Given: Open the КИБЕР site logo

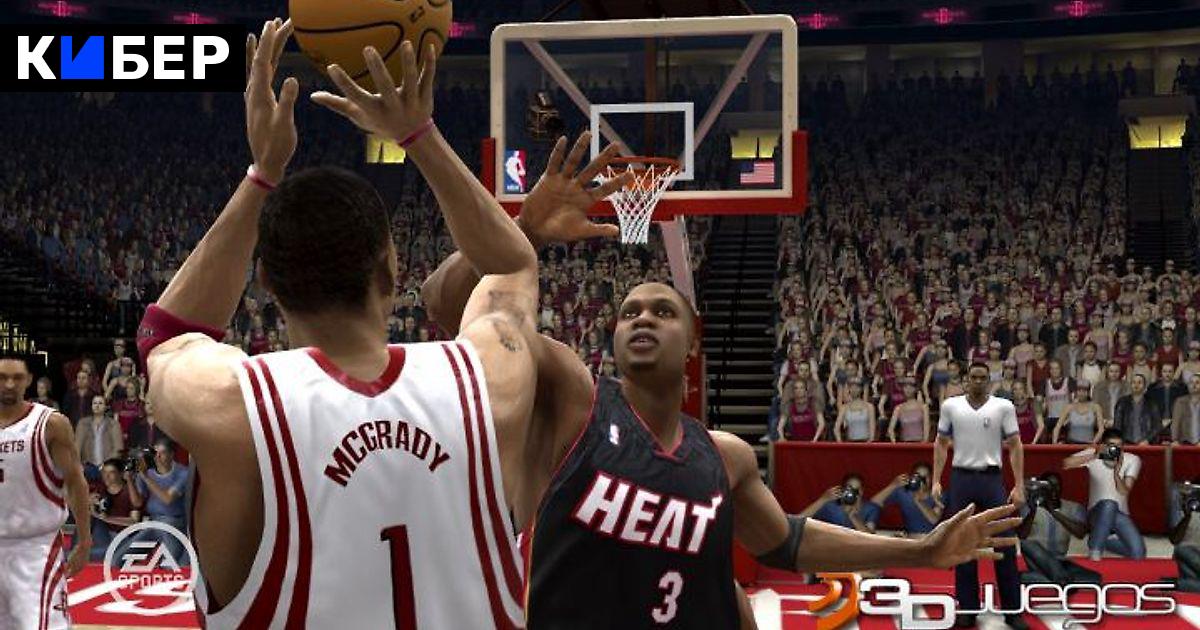Looking at the screenshot, I should (x=122, y=57).
